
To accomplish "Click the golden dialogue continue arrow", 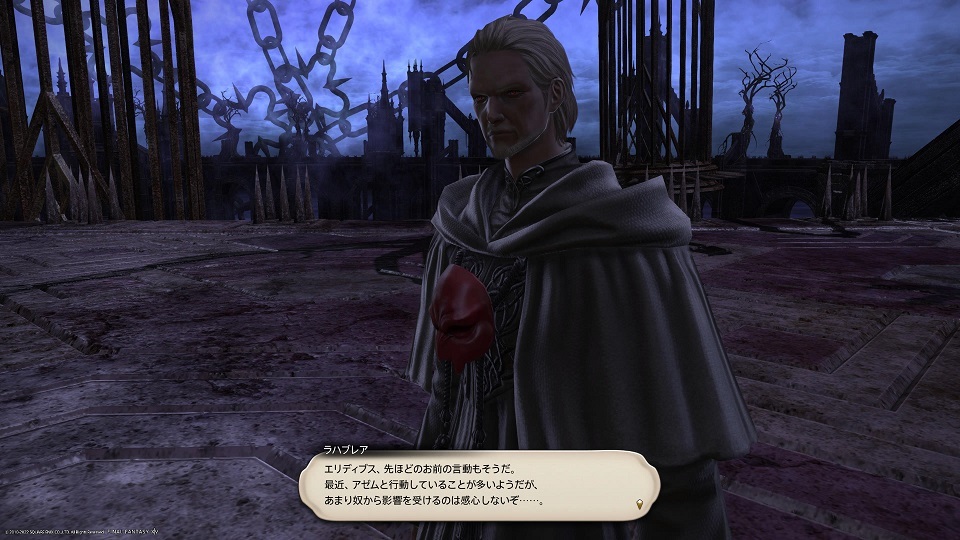I will tap(640, 501).
